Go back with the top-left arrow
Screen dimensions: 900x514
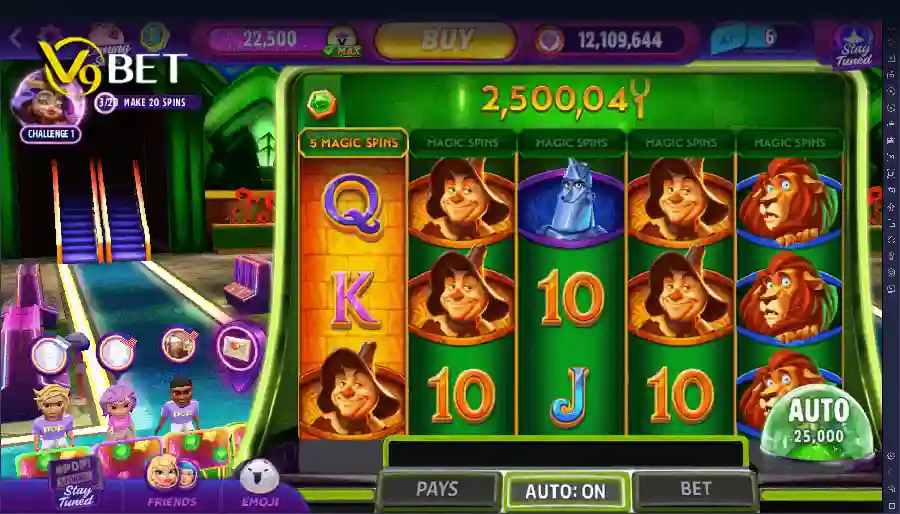coord(15,40)
